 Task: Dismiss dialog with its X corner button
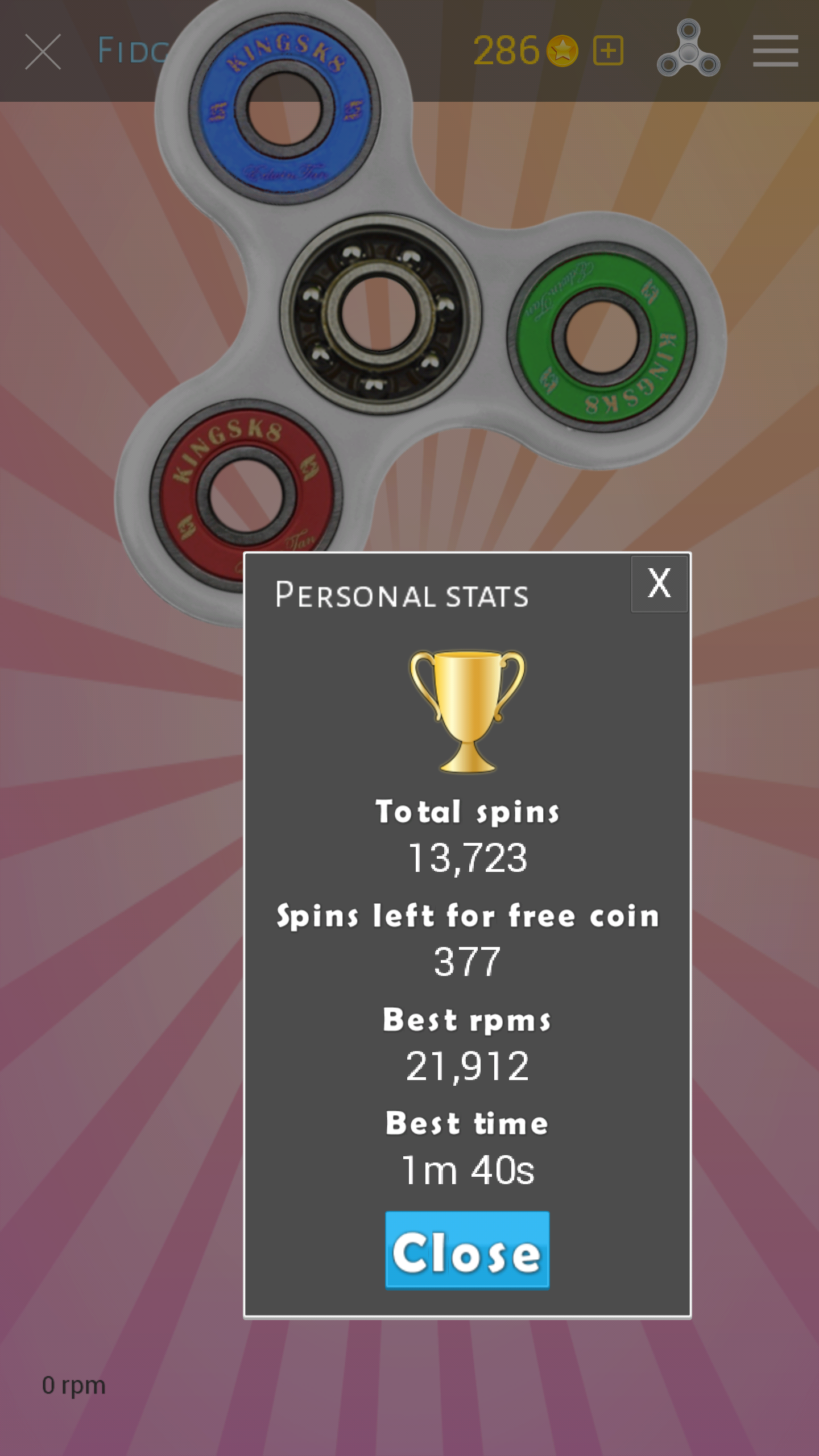coord(659,584)
